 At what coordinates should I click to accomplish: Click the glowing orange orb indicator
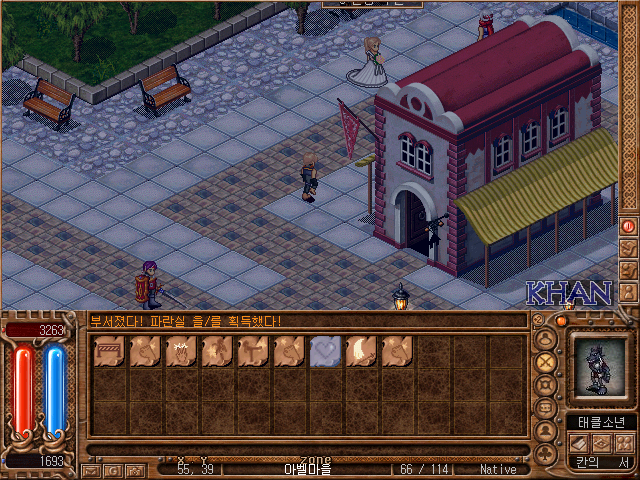pyautogui.click(x=562, y=322)
